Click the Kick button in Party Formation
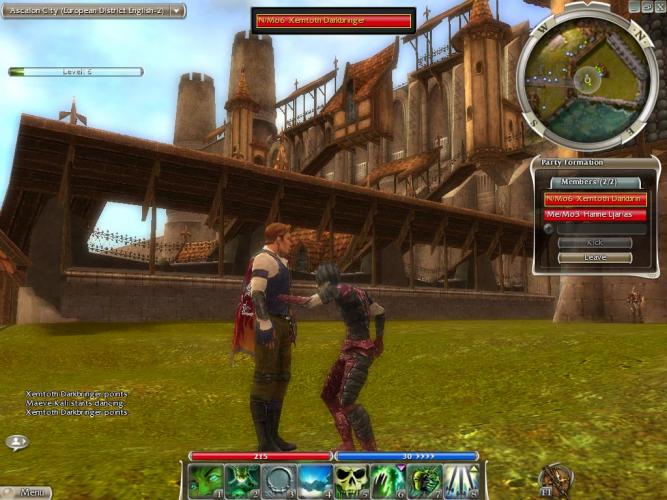This screenshot has width=667, height=500. click(594, 243)
